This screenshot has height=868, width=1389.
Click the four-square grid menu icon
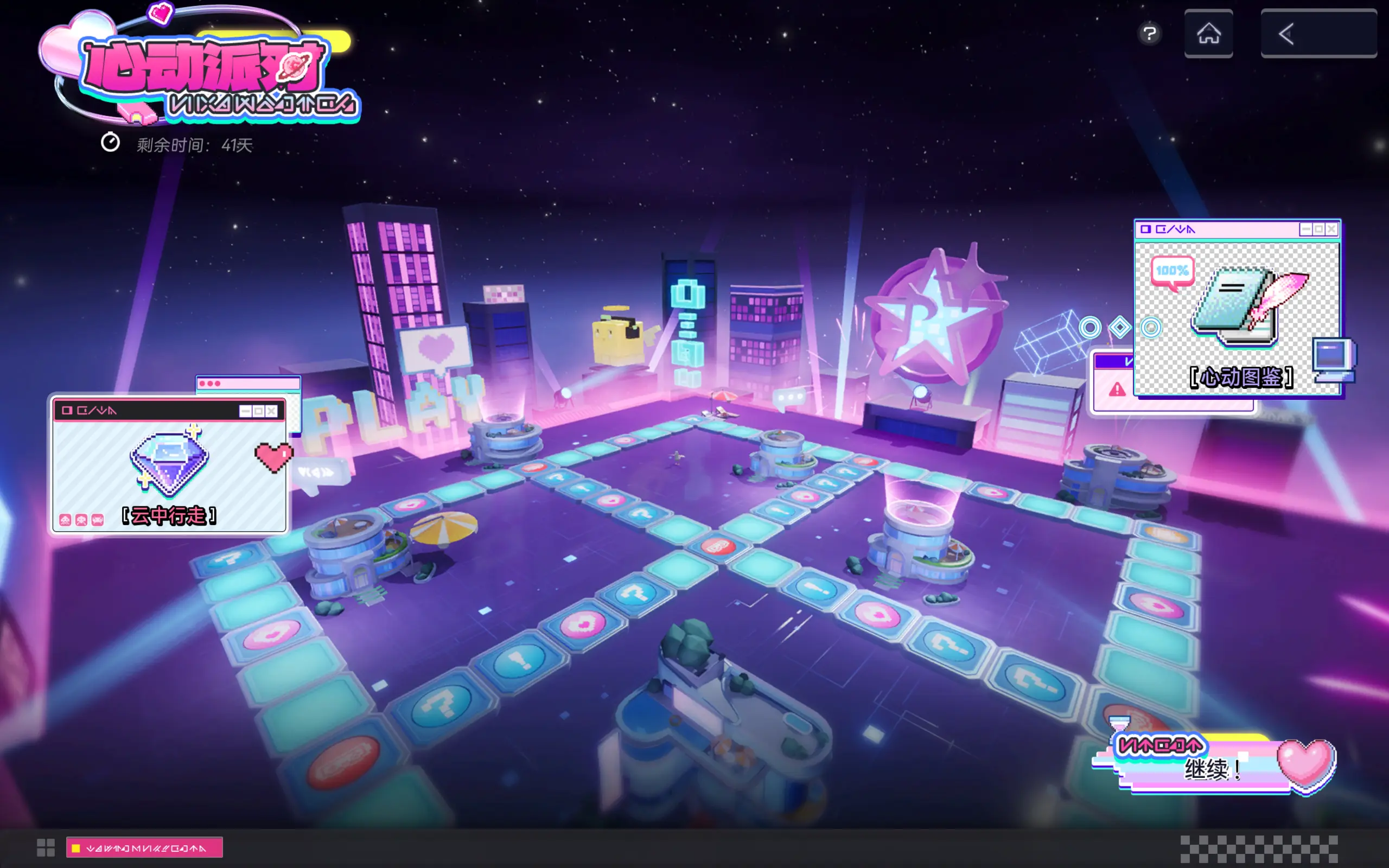pos(46,847)
